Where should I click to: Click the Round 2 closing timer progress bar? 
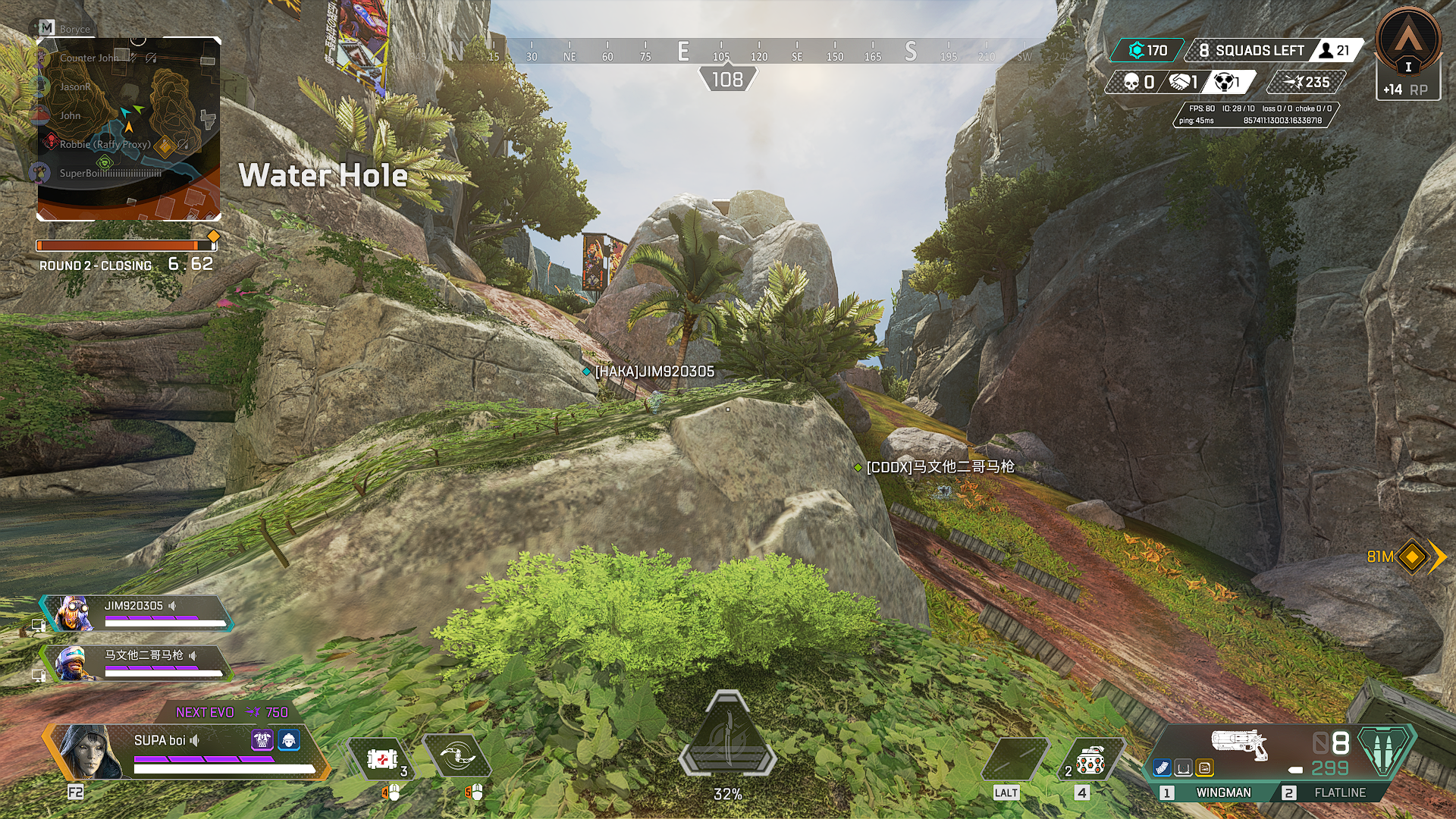125,244
